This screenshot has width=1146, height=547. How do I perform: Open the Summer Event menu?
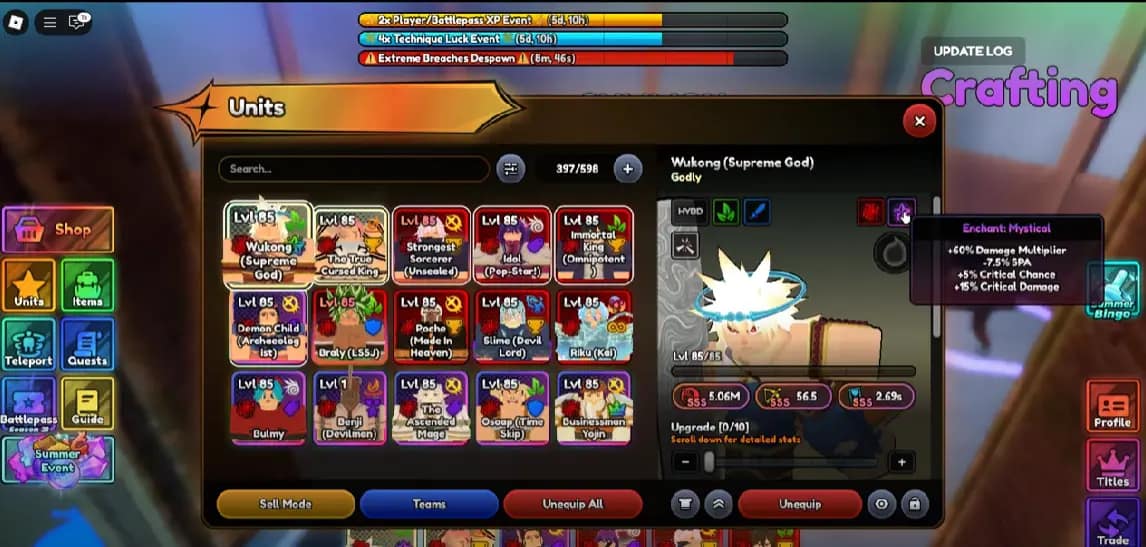click(58, 461)
